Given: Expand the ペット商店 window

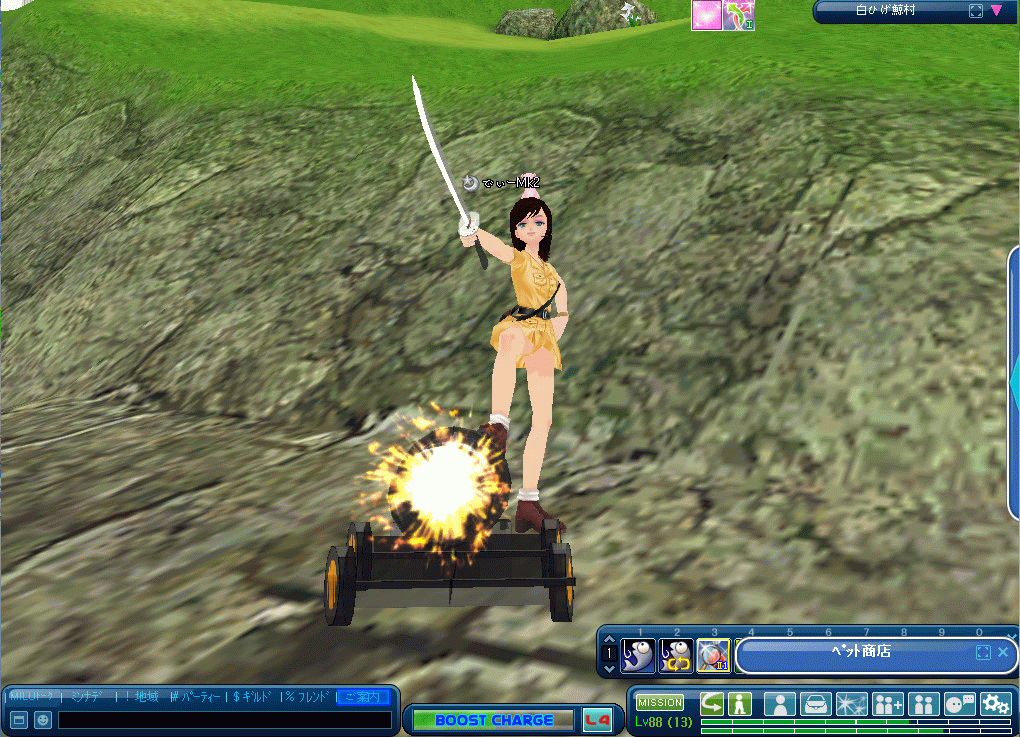Looking at the screenshot, I should click(983, 652).
